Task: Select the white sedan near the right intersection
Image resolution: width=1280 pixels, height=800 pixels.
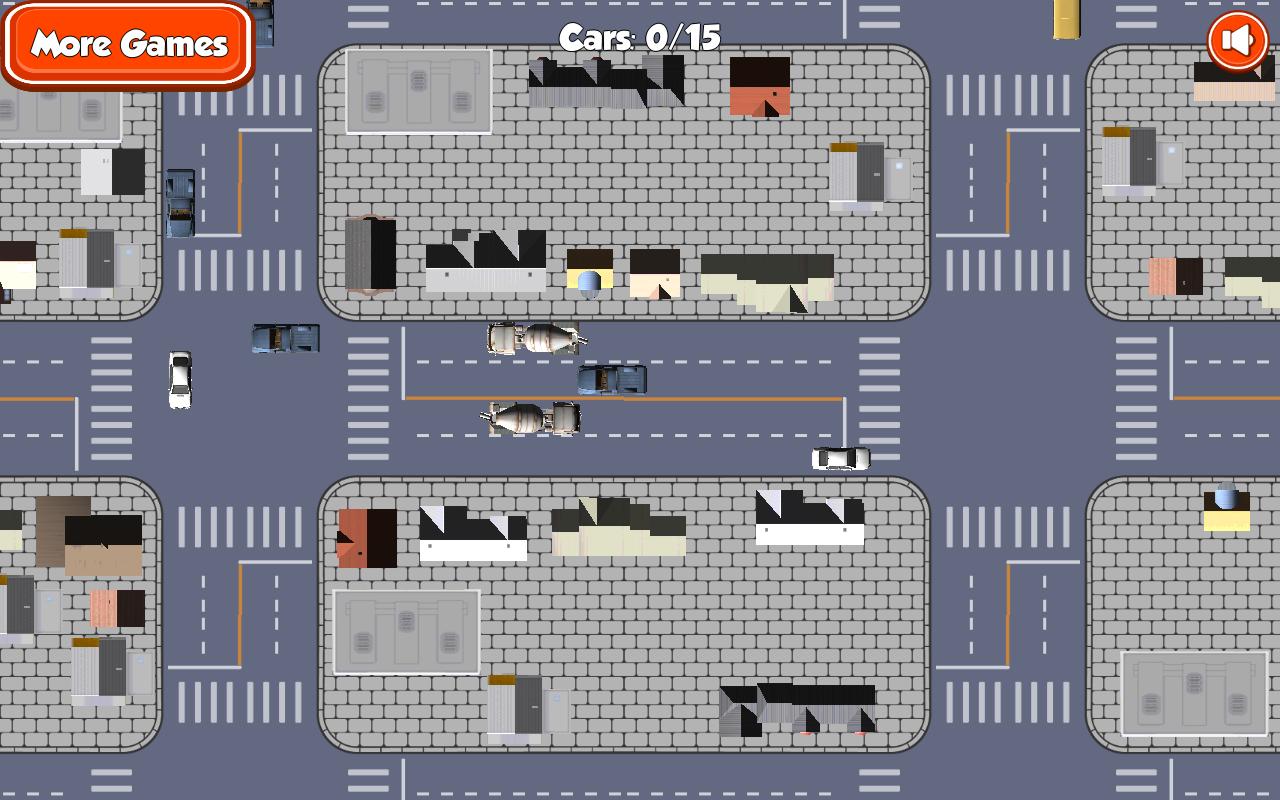Action: 840,456
